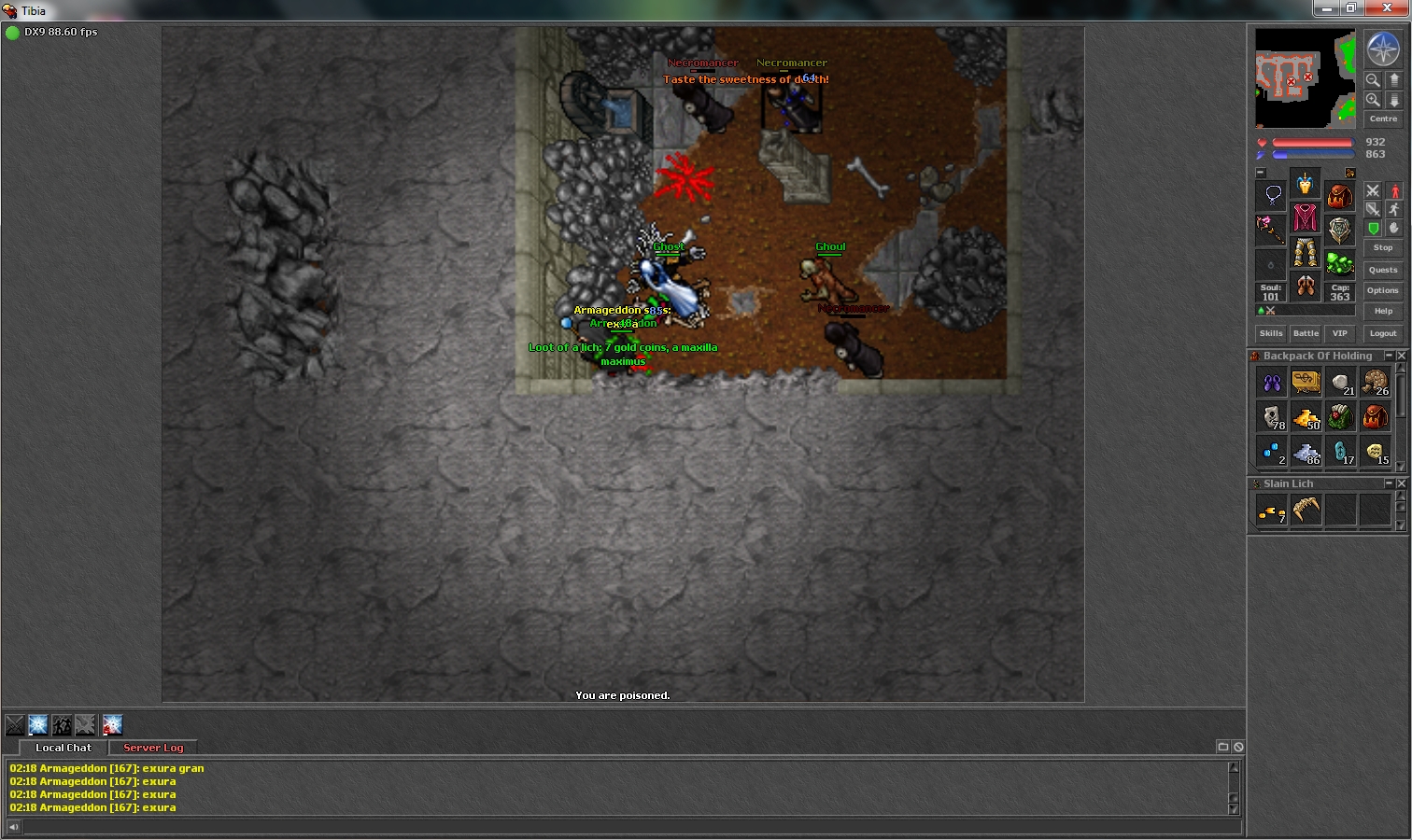Image resolution: width=1412 pixels, height=840 pixels.
Task: Centre the minimap
Action: (1383, 119)
